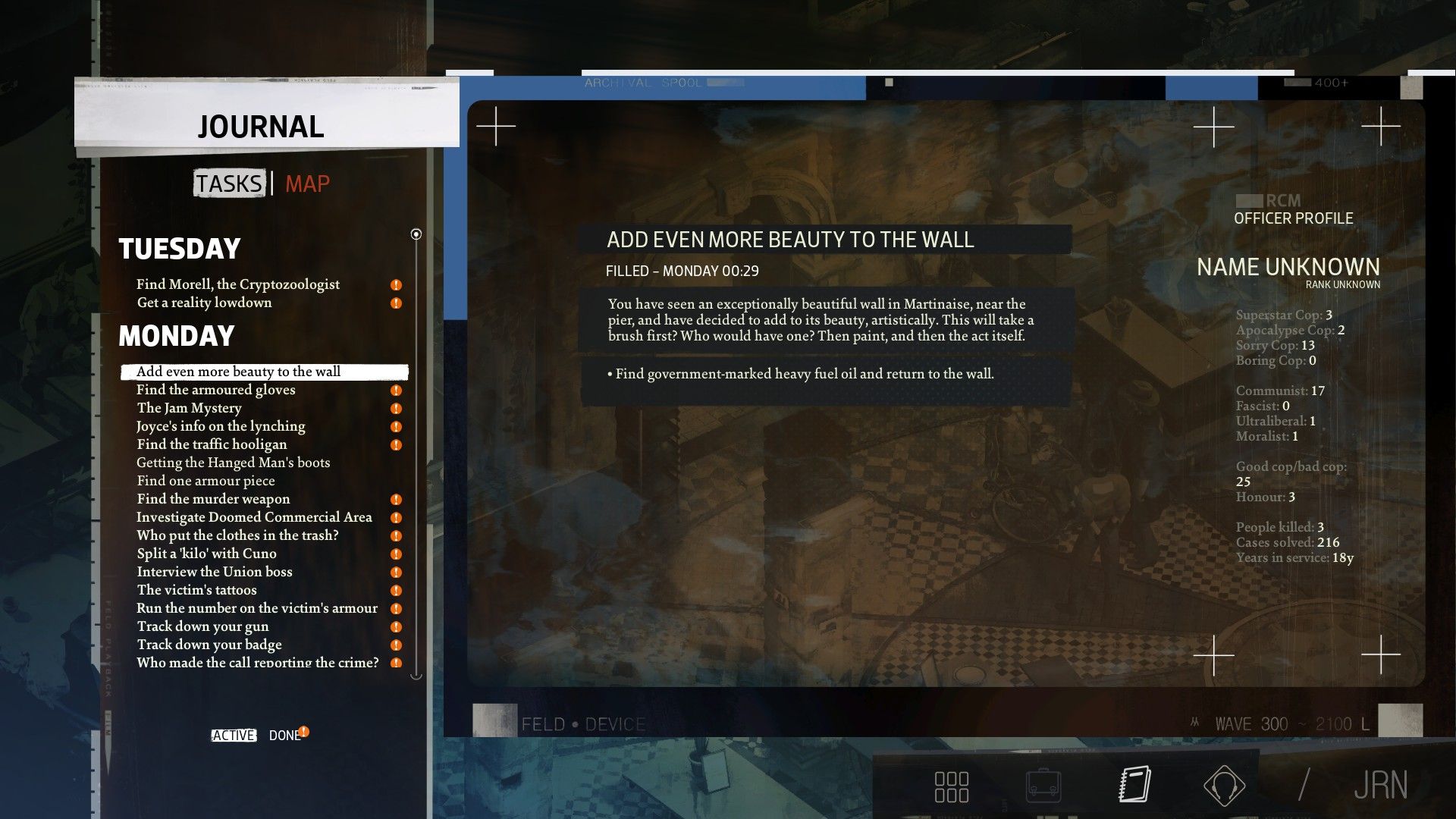Open Track down your badge task
Image resolution: width=1456 pixels, height=819 pixels.
[x=209, y=645]
